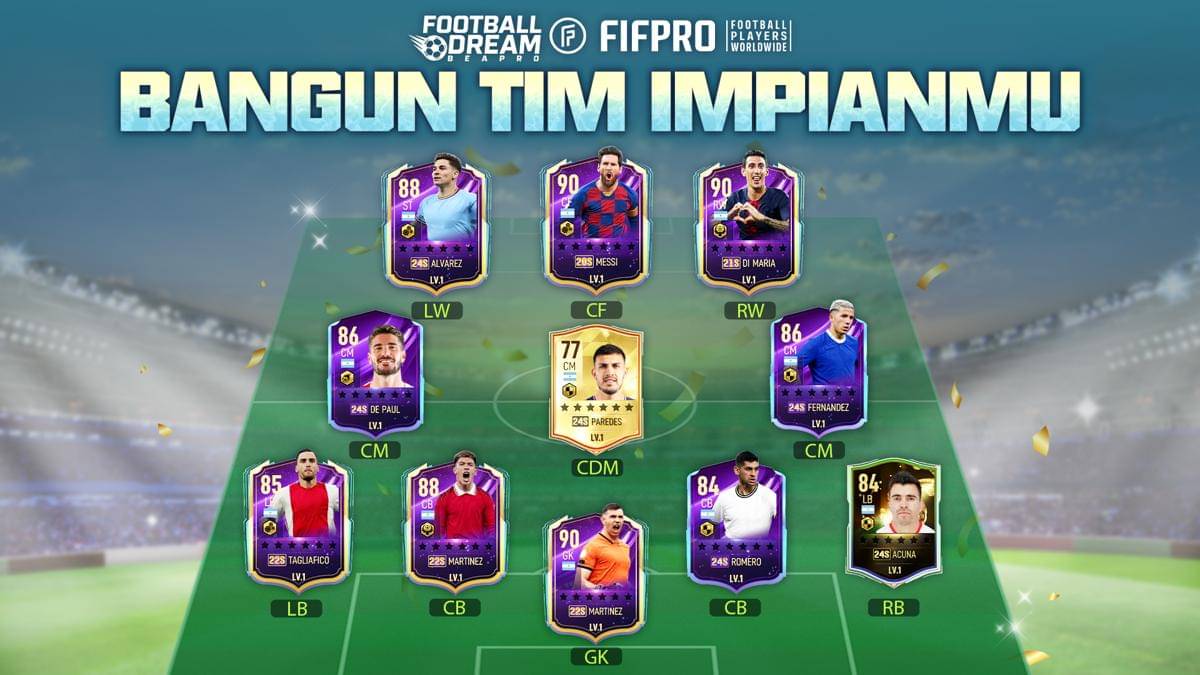
Task: Choose the Romero 84 CB card
Action: [736, 523]
